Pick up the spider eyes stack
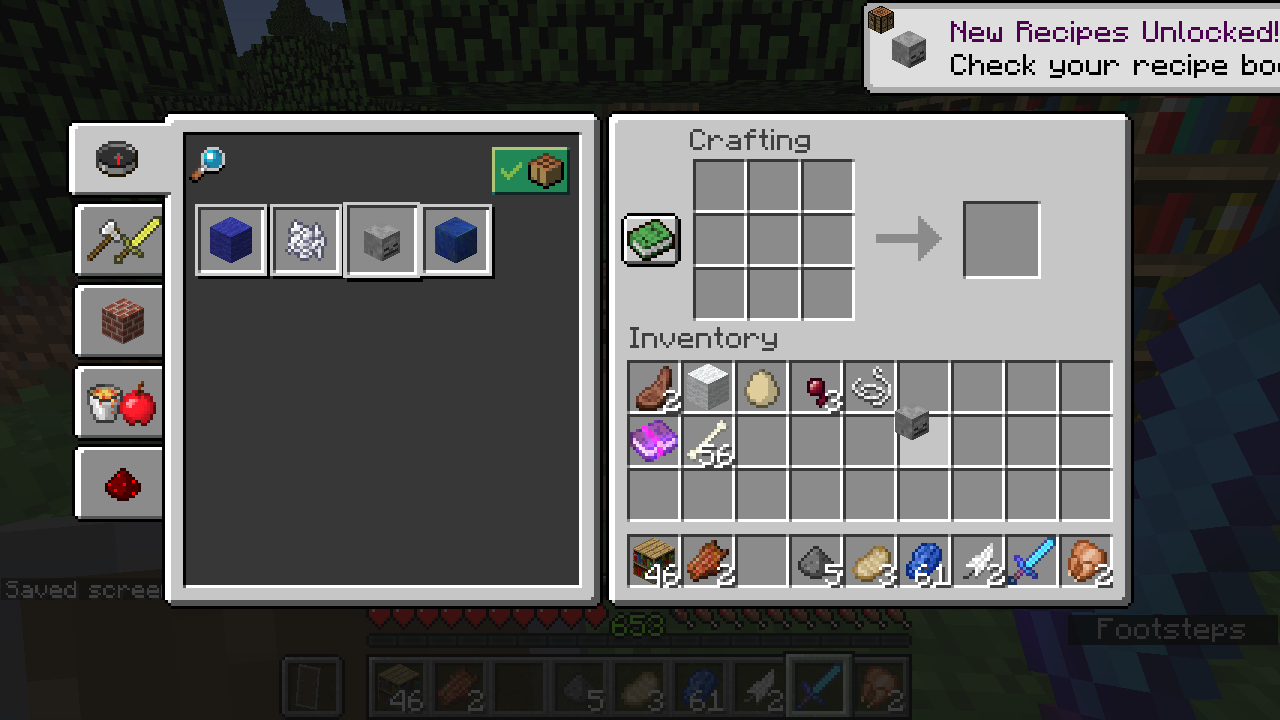1280x720 pixels. (x=816, y=387)
